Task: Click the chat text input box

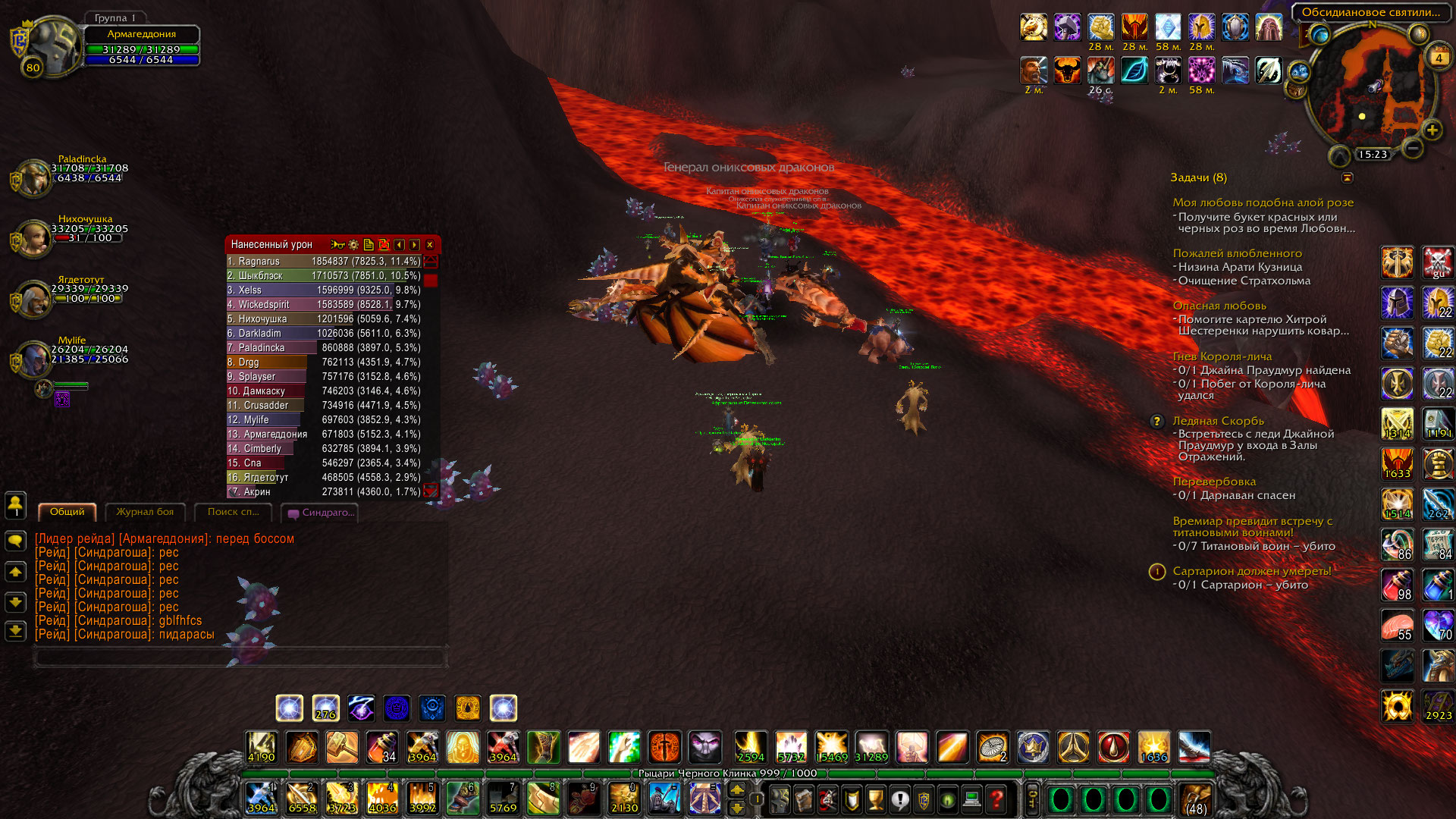Action: tap(240, 657)
